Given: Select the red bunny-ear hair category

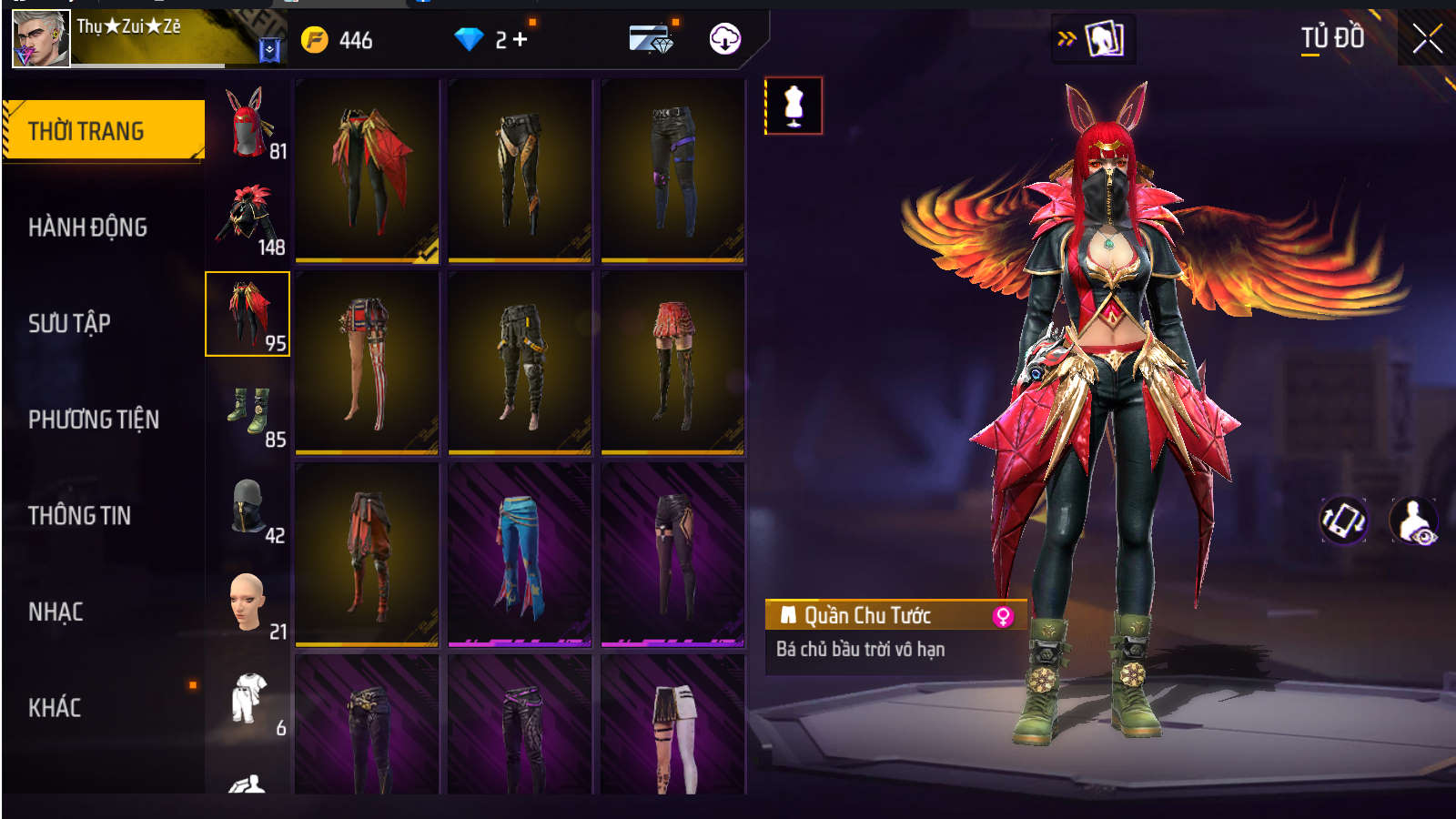Looking at the screenshot, I should pos(248,124).
